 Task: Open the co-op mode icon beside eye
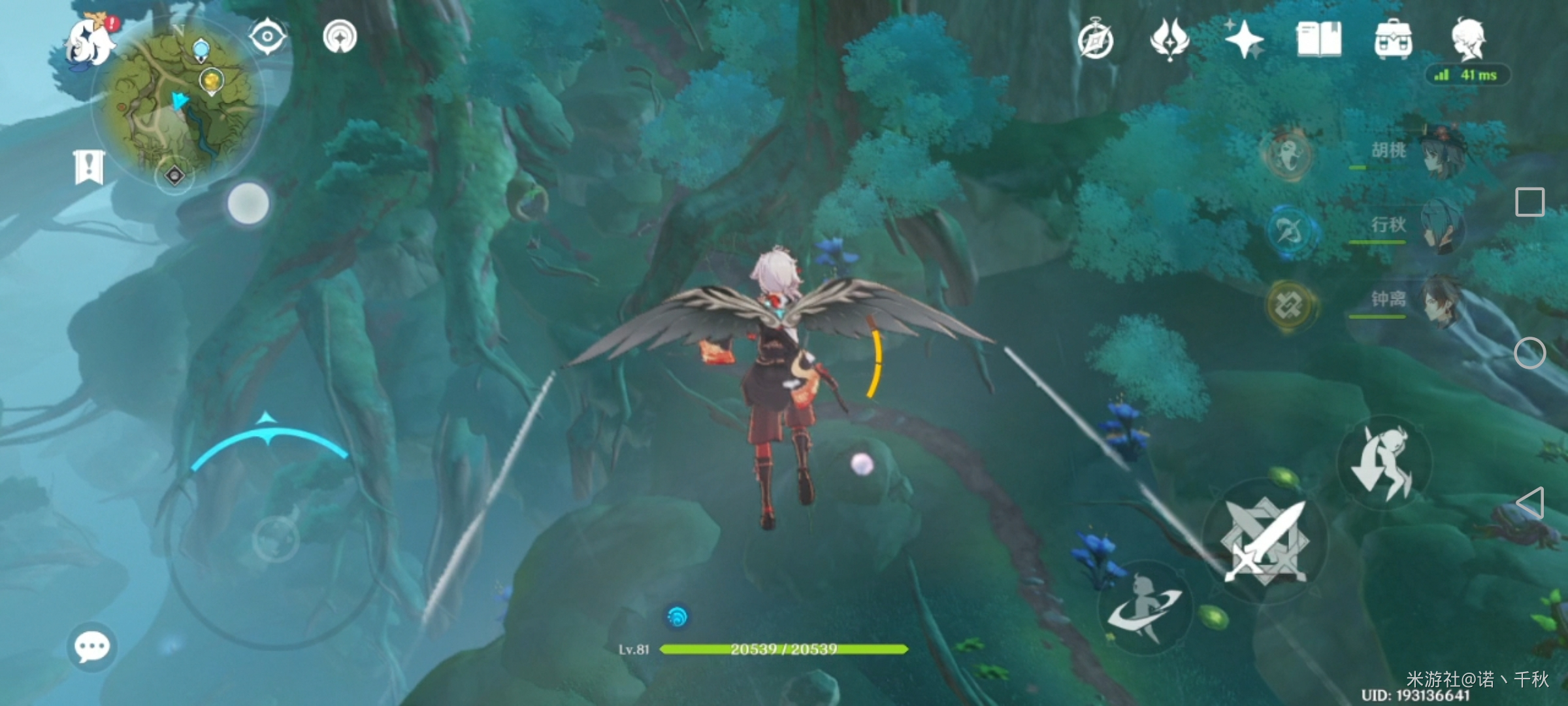click(x=340, y=37)
